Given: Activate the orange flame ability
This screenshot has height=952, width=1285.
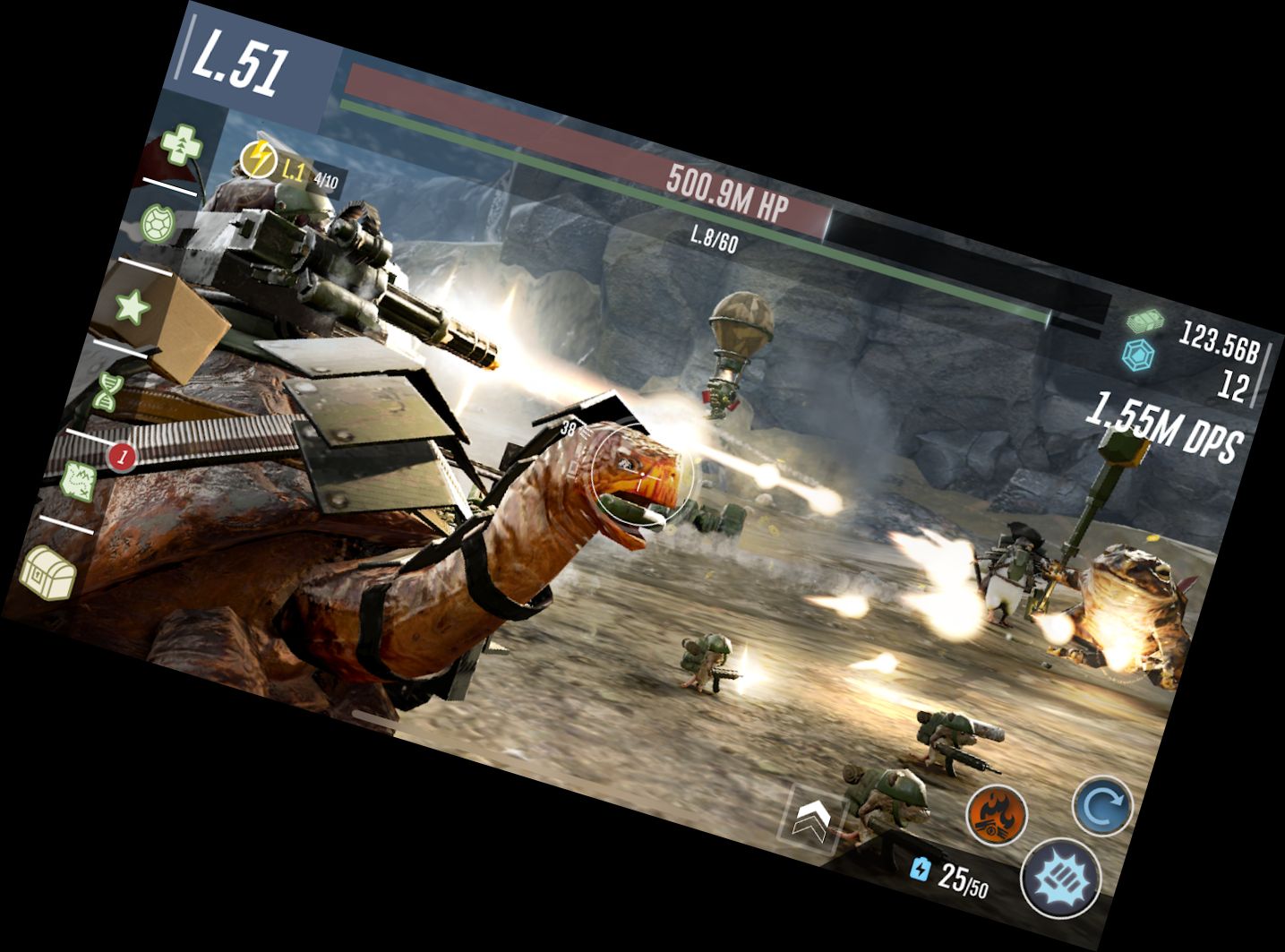Looking at the screenshot, I should coord(996,815).
